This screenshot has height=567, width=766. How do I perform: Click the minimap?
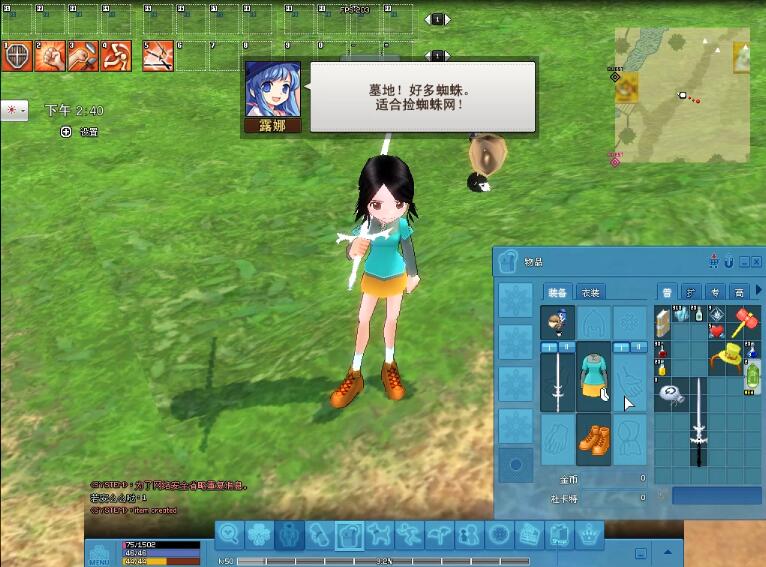click(681, 95)
